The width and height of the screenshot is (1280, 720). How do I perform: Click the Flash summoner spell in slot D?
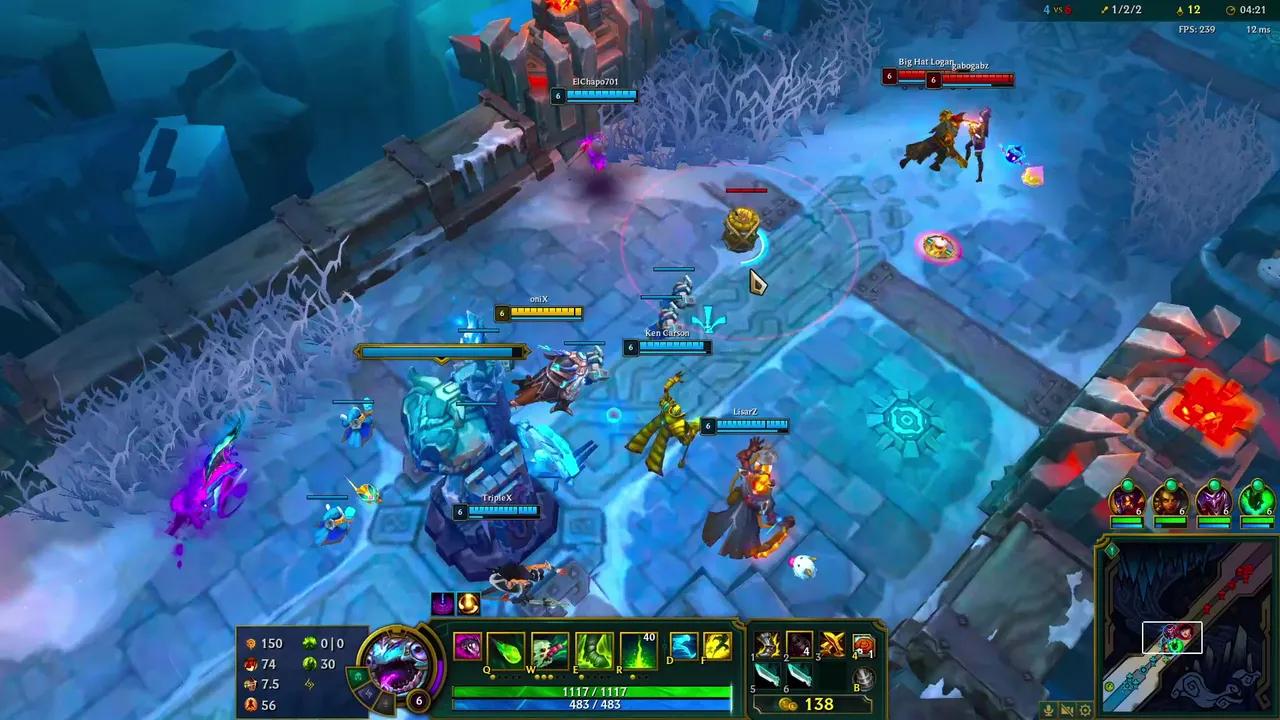point(683,645)
